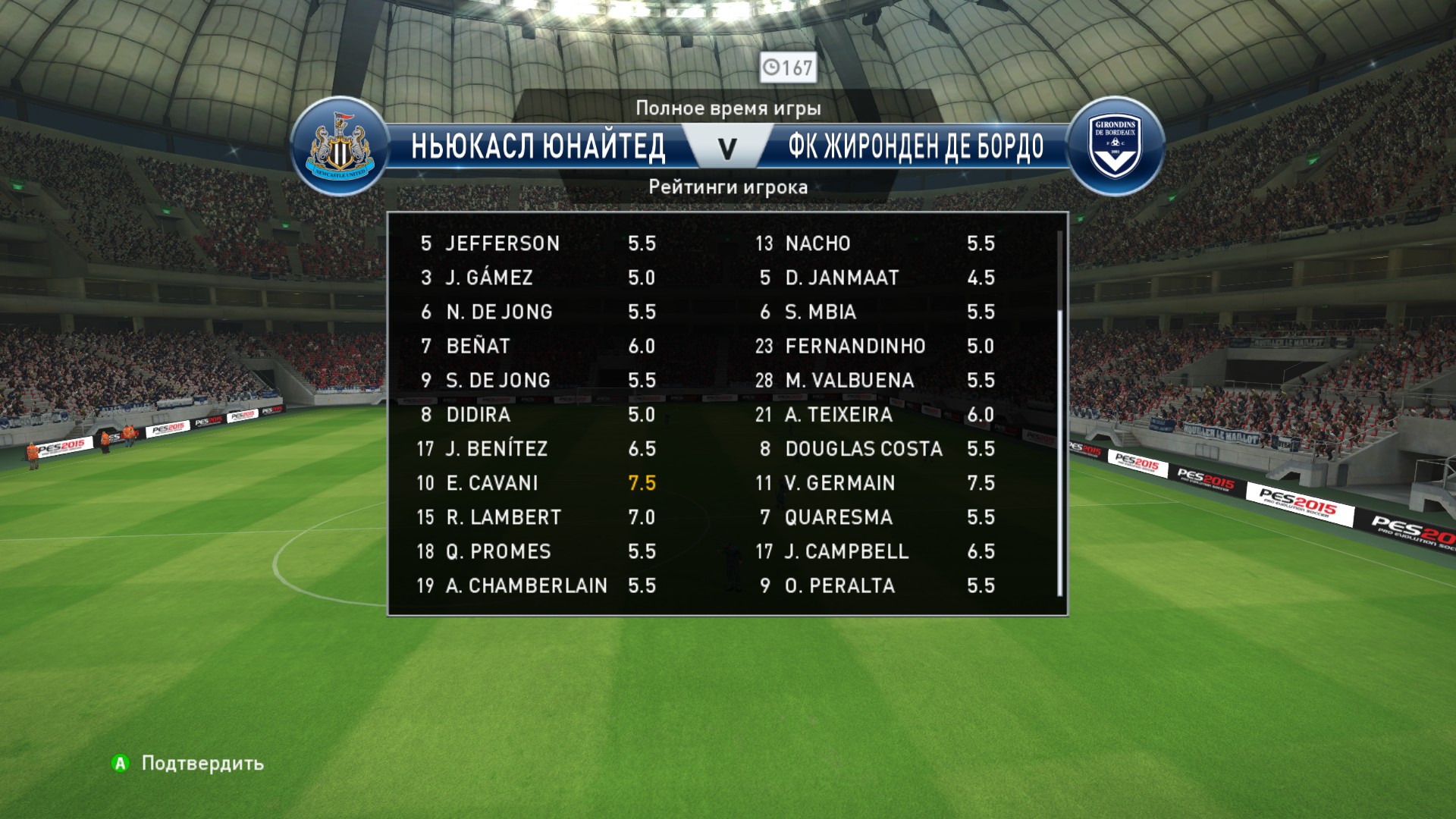Click the O. Peralta player row
Viewport: 1456px width, 819px height.
874,585
